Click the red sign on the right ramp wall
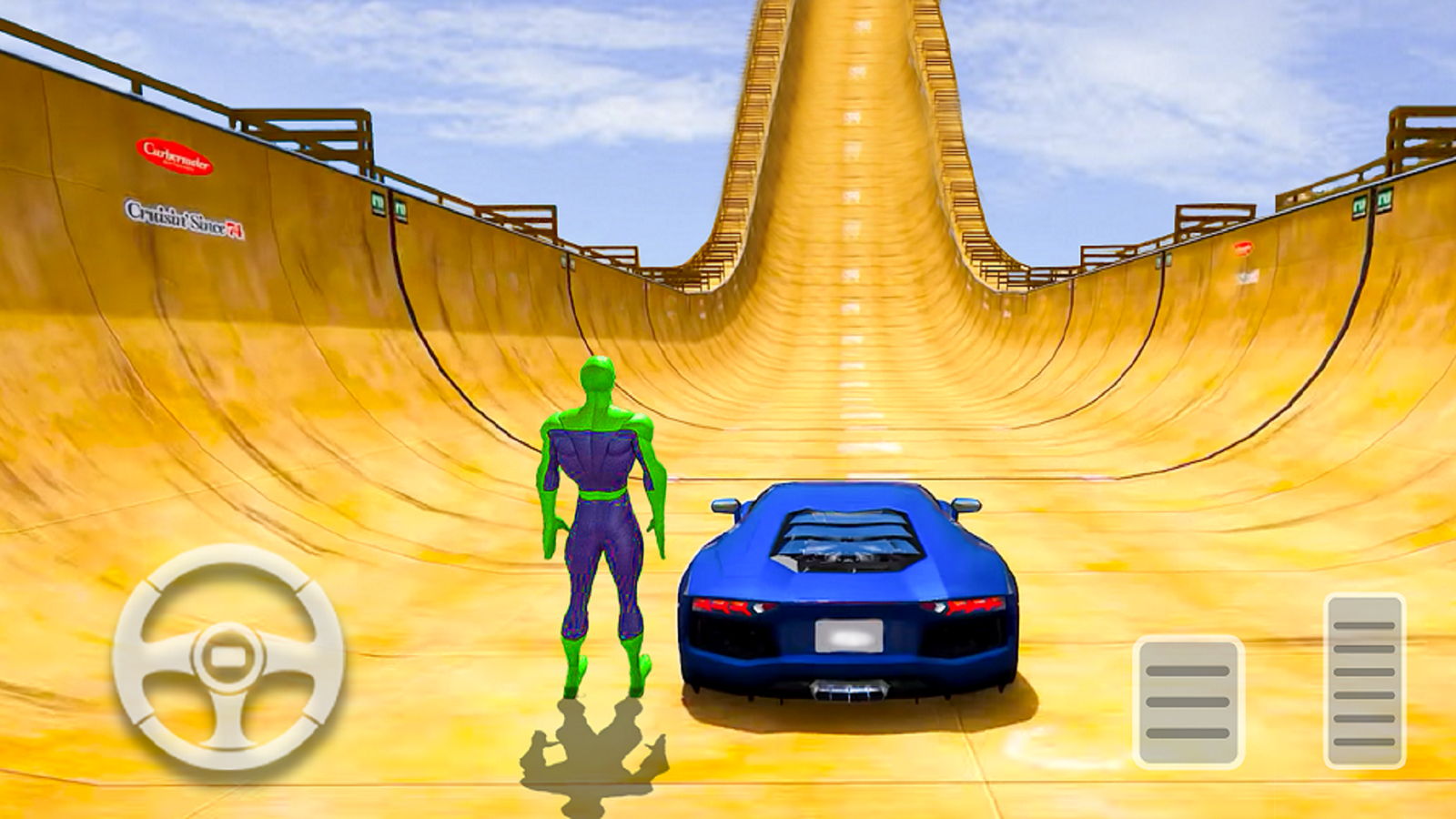1456x819 pixels. [x=1243, y=248]
